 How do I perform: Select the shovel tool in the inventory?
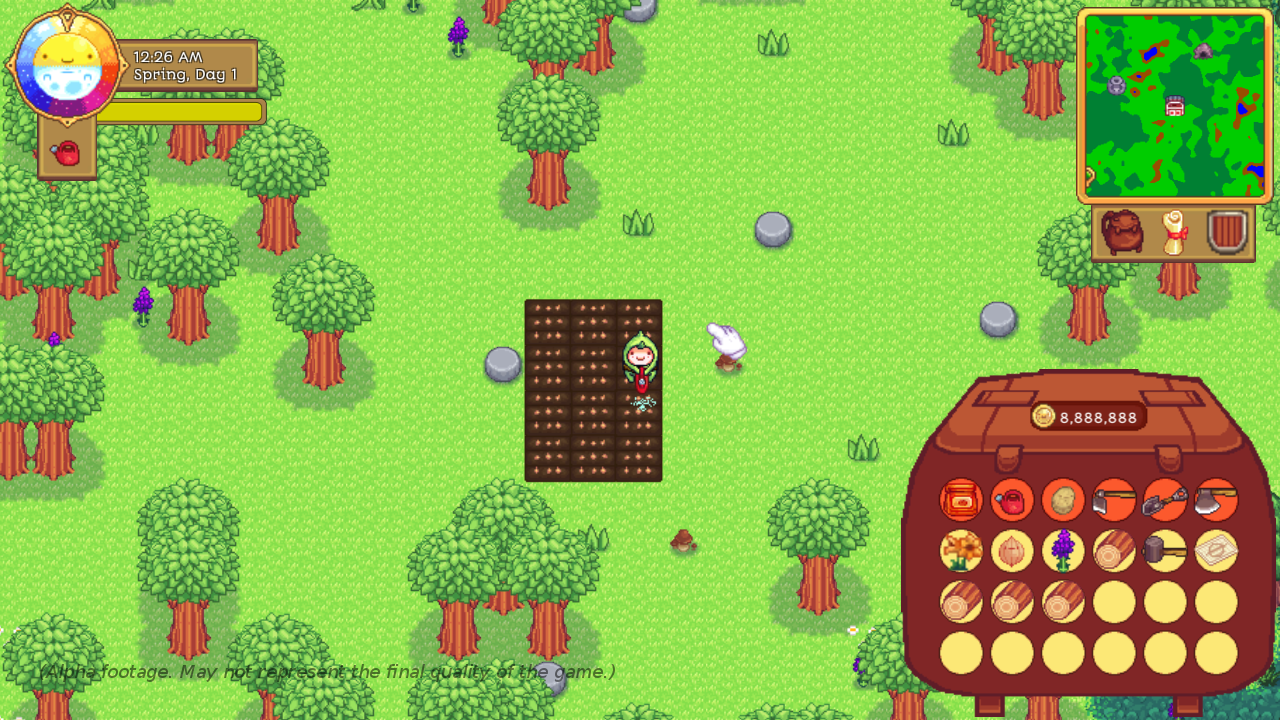1163,500
